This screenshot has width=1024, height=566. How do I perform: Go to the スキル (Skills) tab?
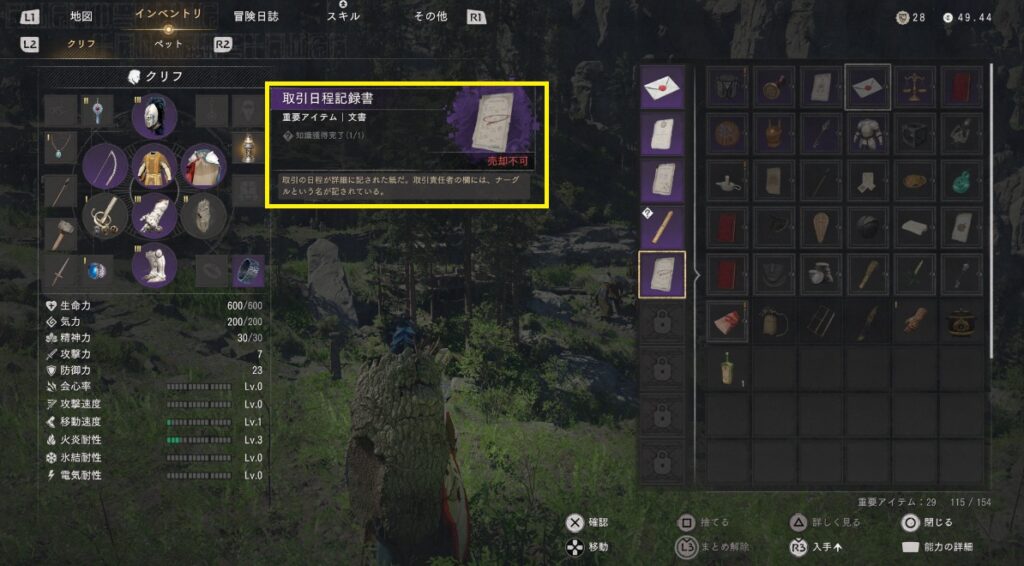[x=343, y=17]
